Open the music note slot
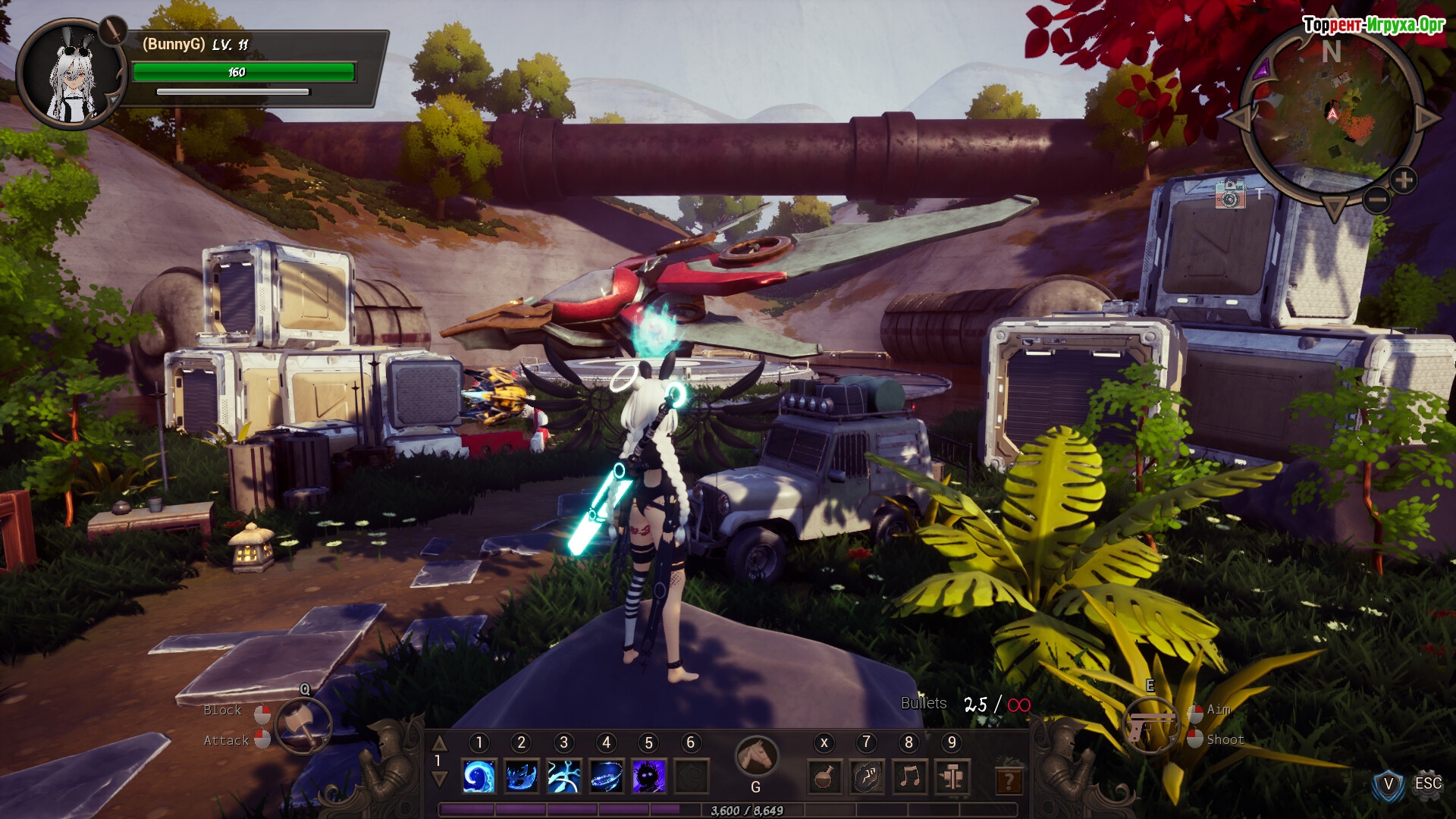The width and height of the screenshot is (1456, 819). pos(909,777)
